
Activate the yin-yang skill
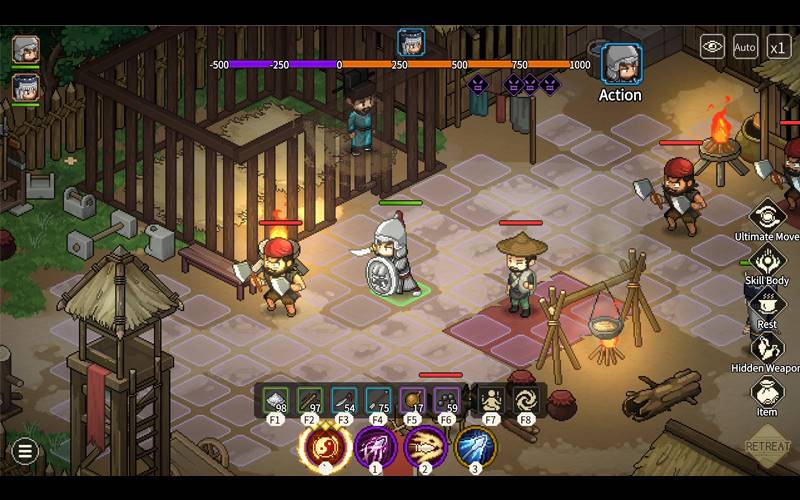[325, 447]
